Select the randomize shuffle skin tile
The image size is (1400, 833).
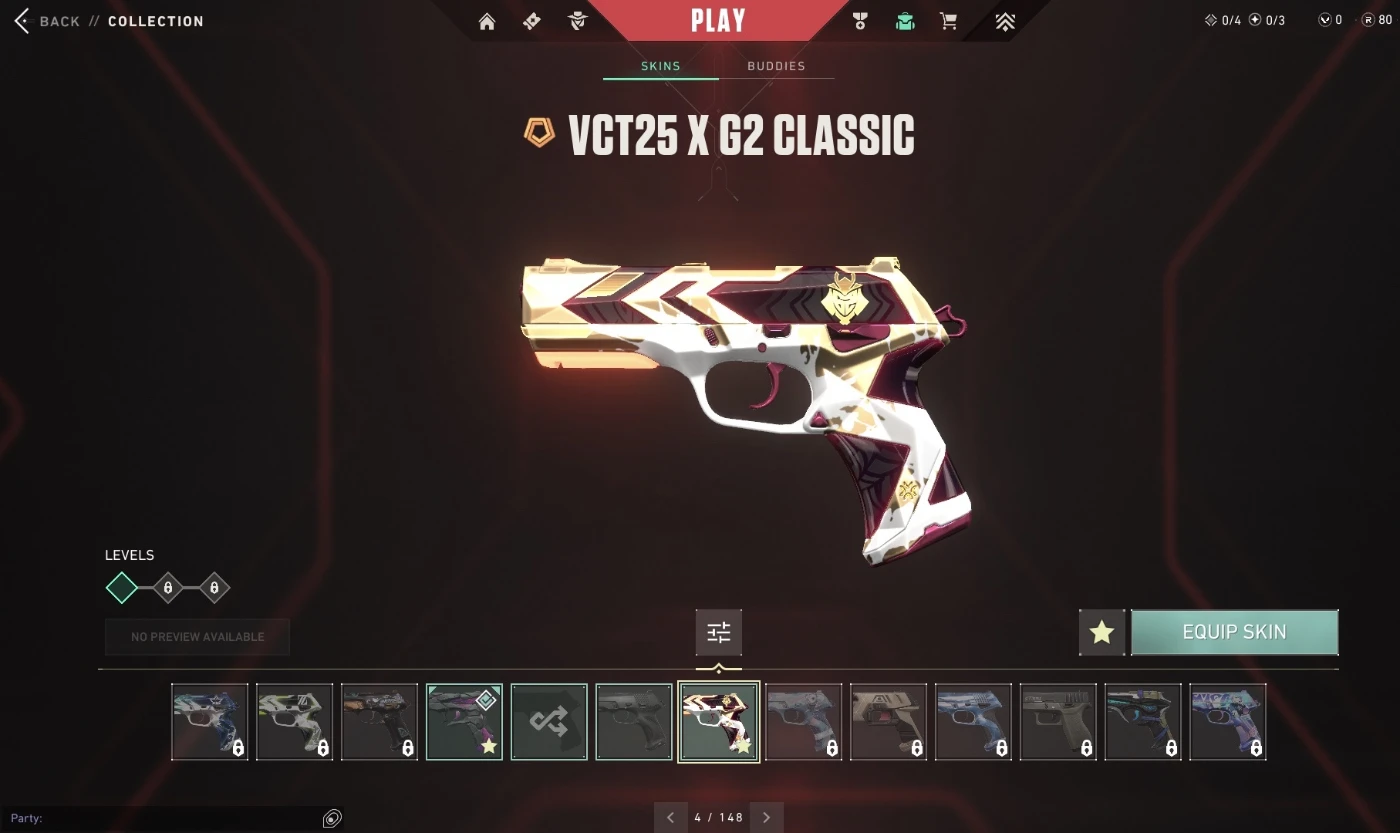tap(549, 722)
